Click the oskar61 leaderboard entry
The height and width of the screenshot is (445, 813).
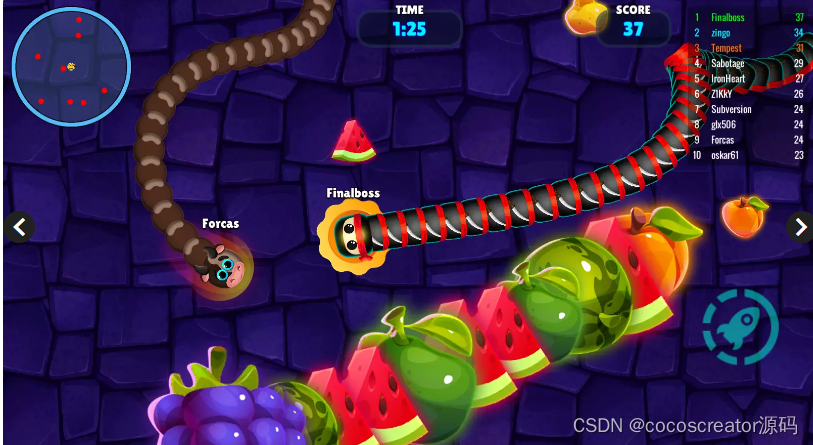tap(750, 155)
